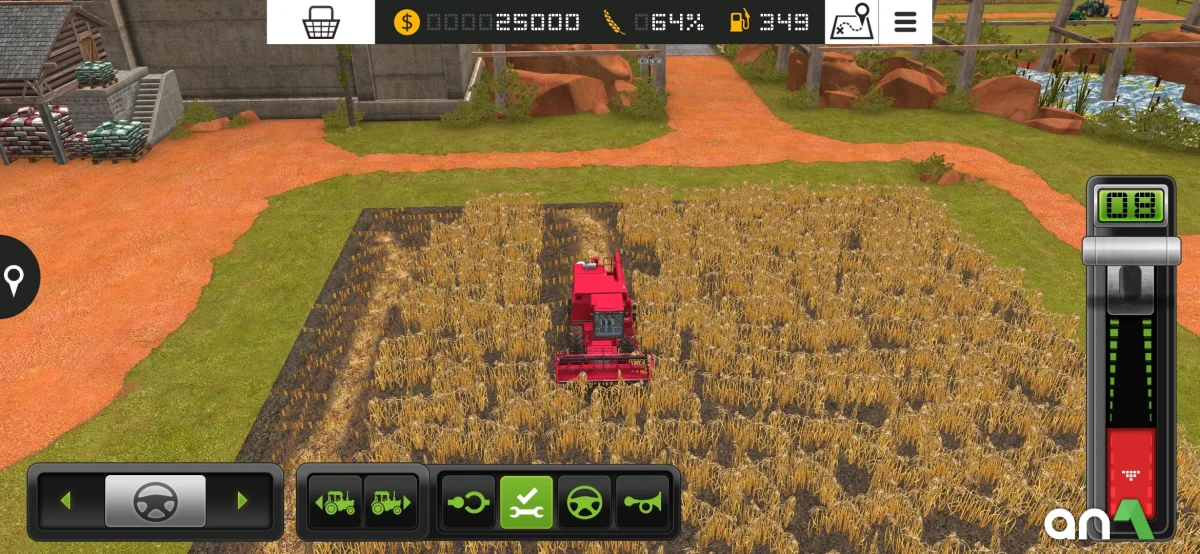Open the shop basket menu
Image resolution: width=1200 pixels, height=554 pixels.
click(320, 22)
